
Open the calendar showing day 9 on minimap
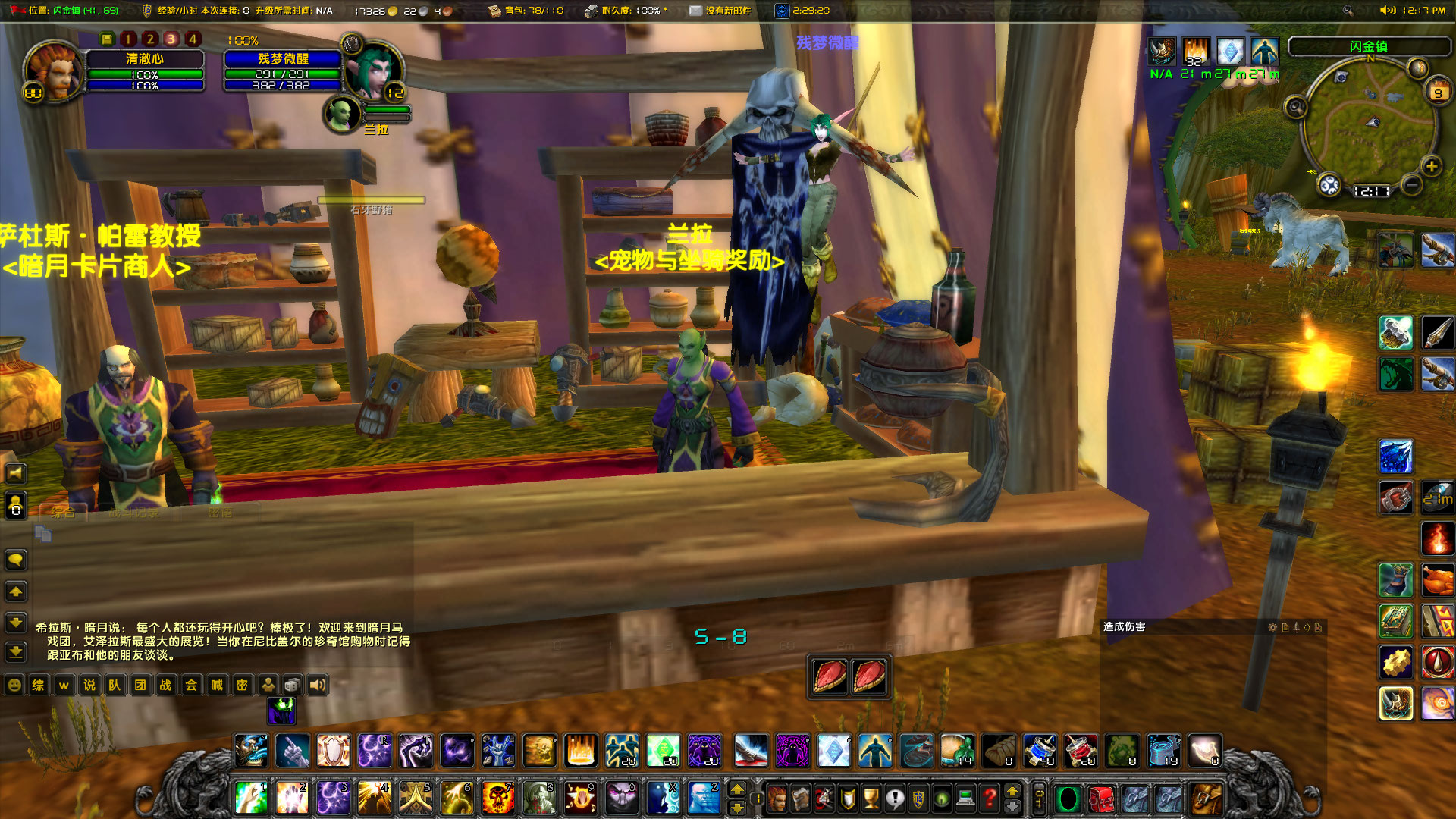pyautogui.click(x=1439, y=93)
